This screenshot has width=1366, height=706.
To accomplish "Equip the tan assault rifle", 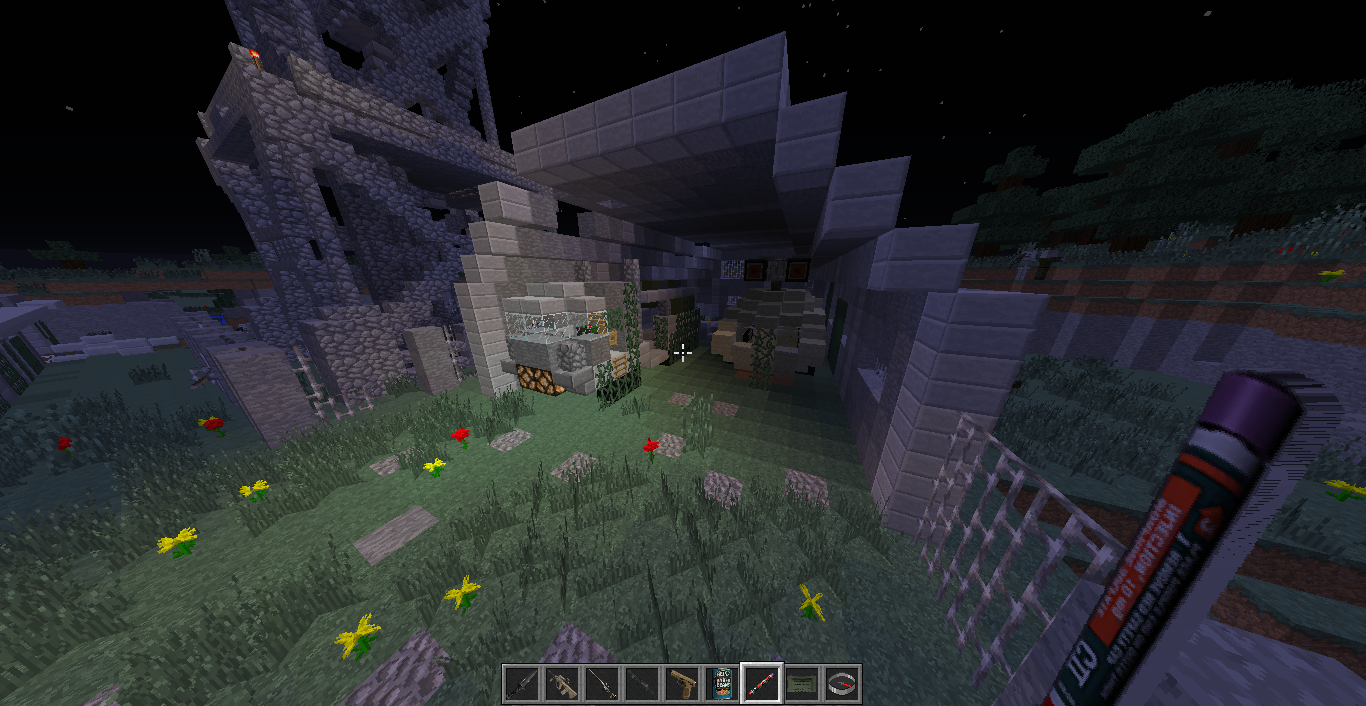I will click(562, 684).
